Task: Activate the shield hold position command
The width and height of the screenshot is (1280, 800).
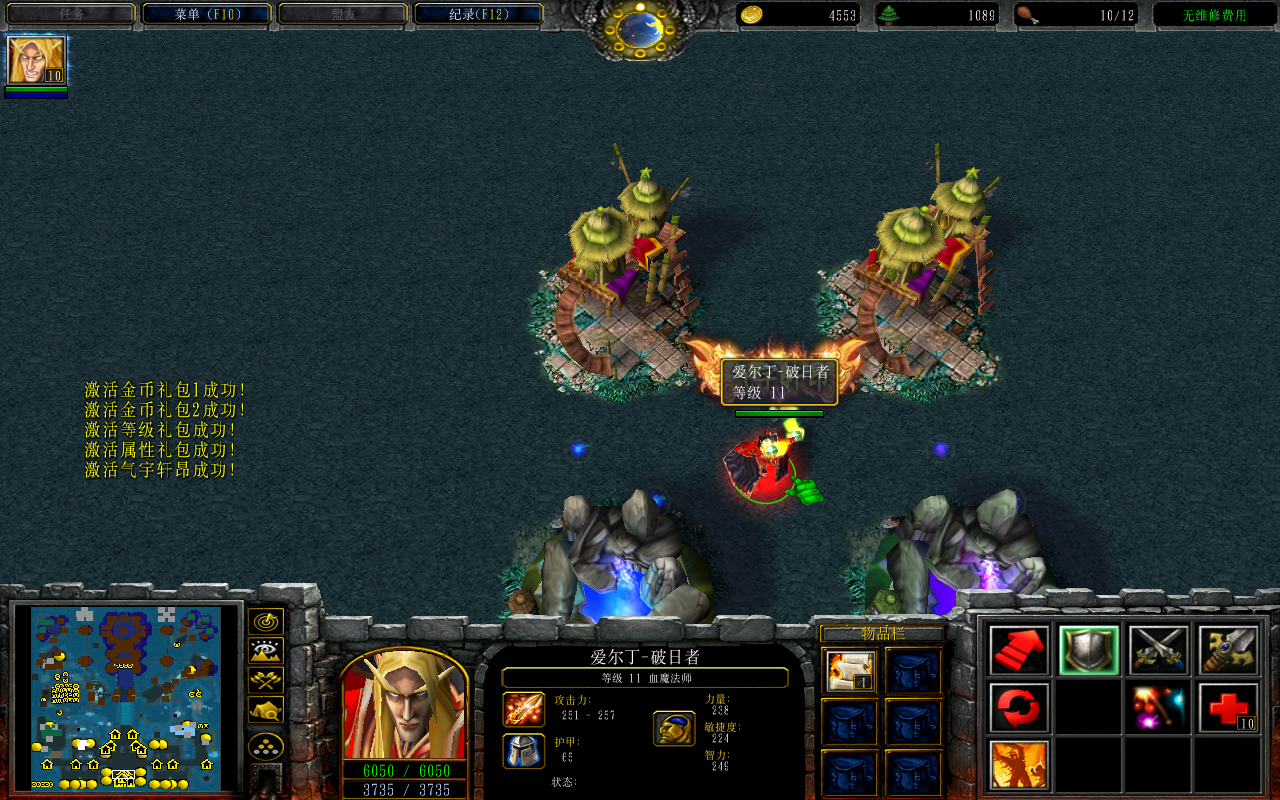Action: [1089, 651]
